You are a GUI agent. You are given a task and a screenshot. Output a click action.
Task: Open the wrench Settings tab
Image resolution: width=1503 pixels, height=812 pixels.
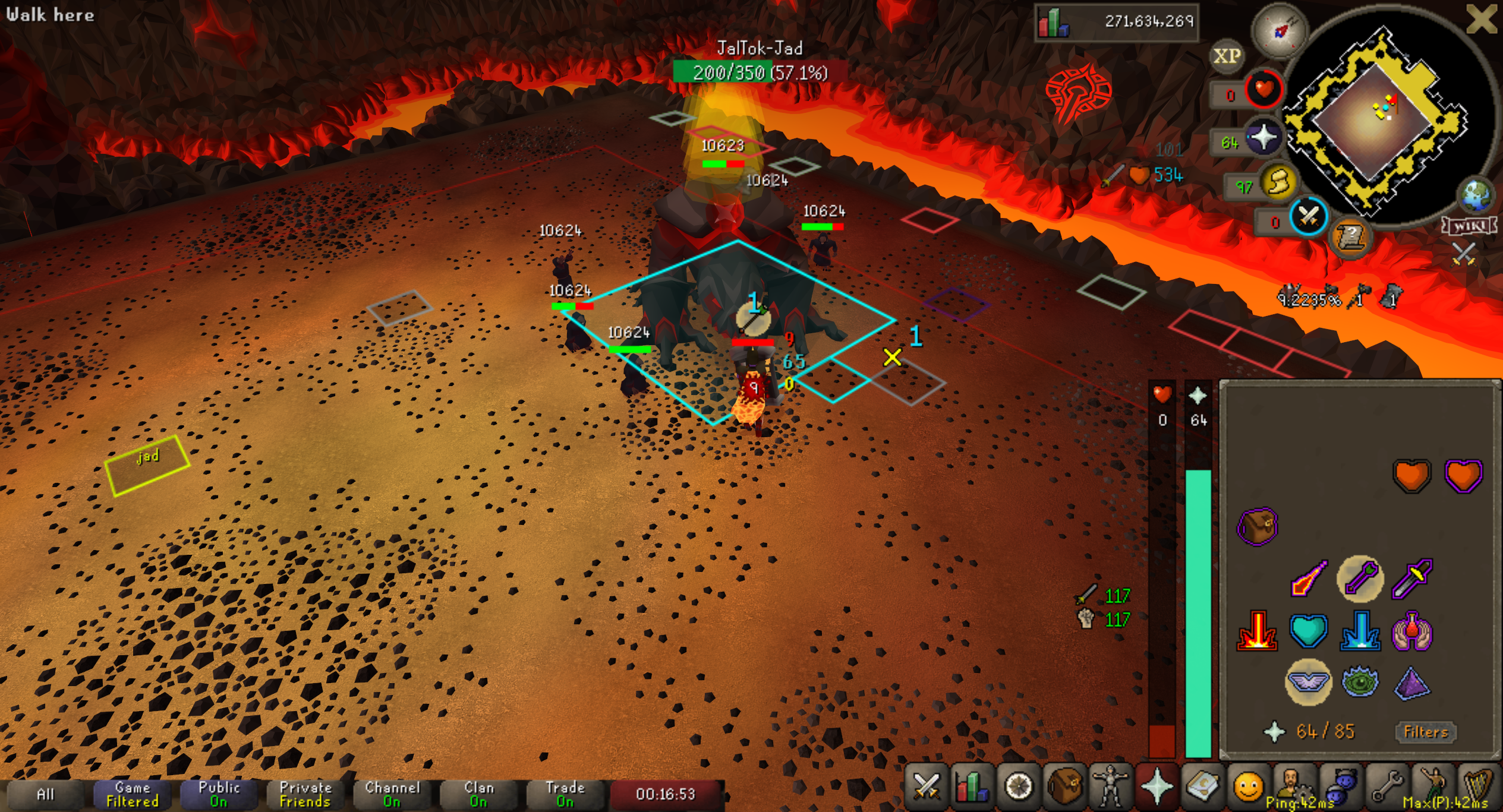pyautogui.click(x=1386, y=786)
